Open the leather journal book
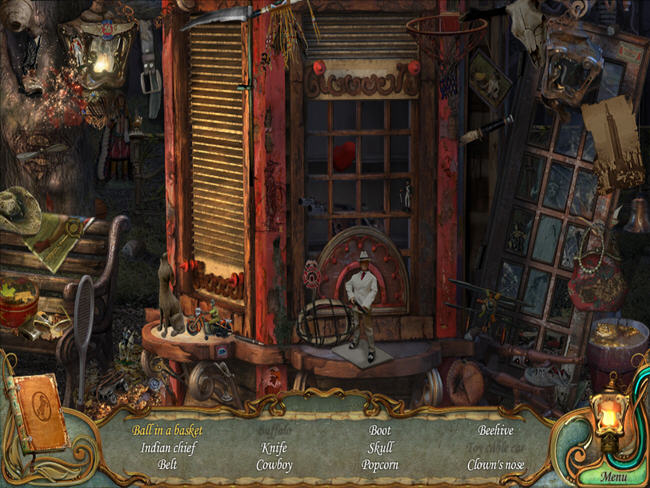This screenshot has width=650, height=488. (37, 412)
